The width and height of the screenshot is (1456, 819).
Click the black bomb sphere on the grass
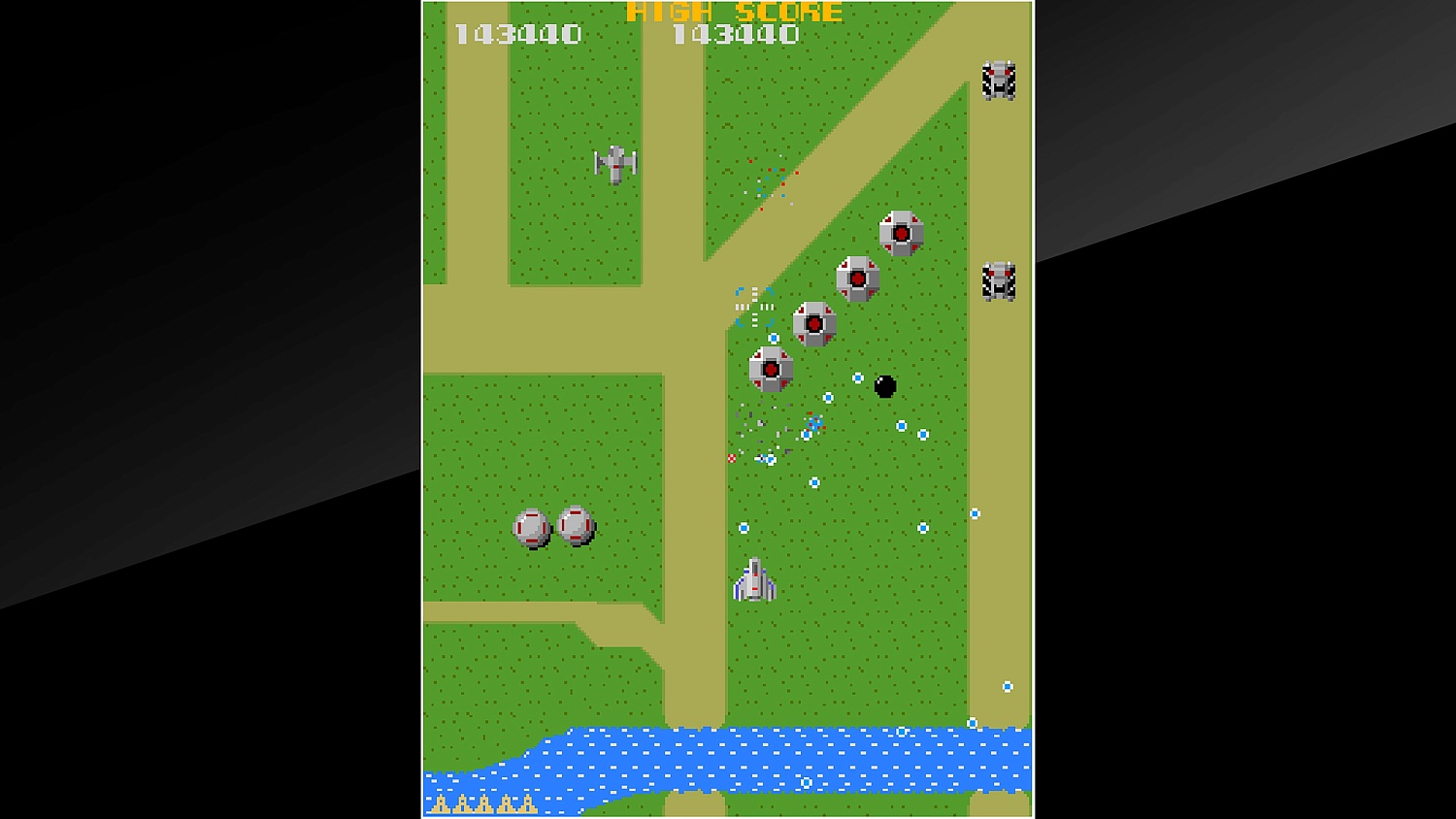click(x=884, y=385)
